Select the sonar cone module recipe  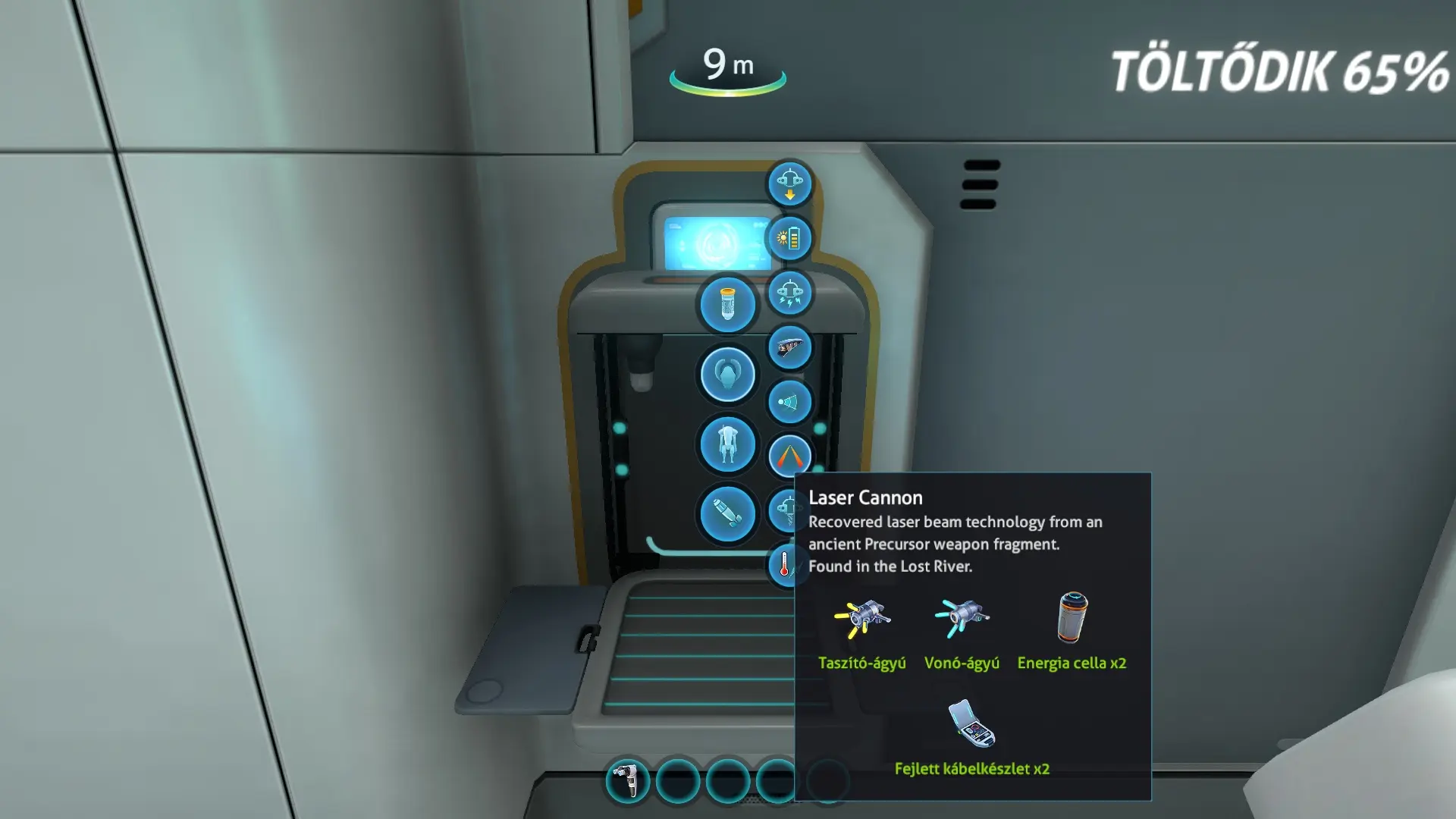tap(789, 402)
